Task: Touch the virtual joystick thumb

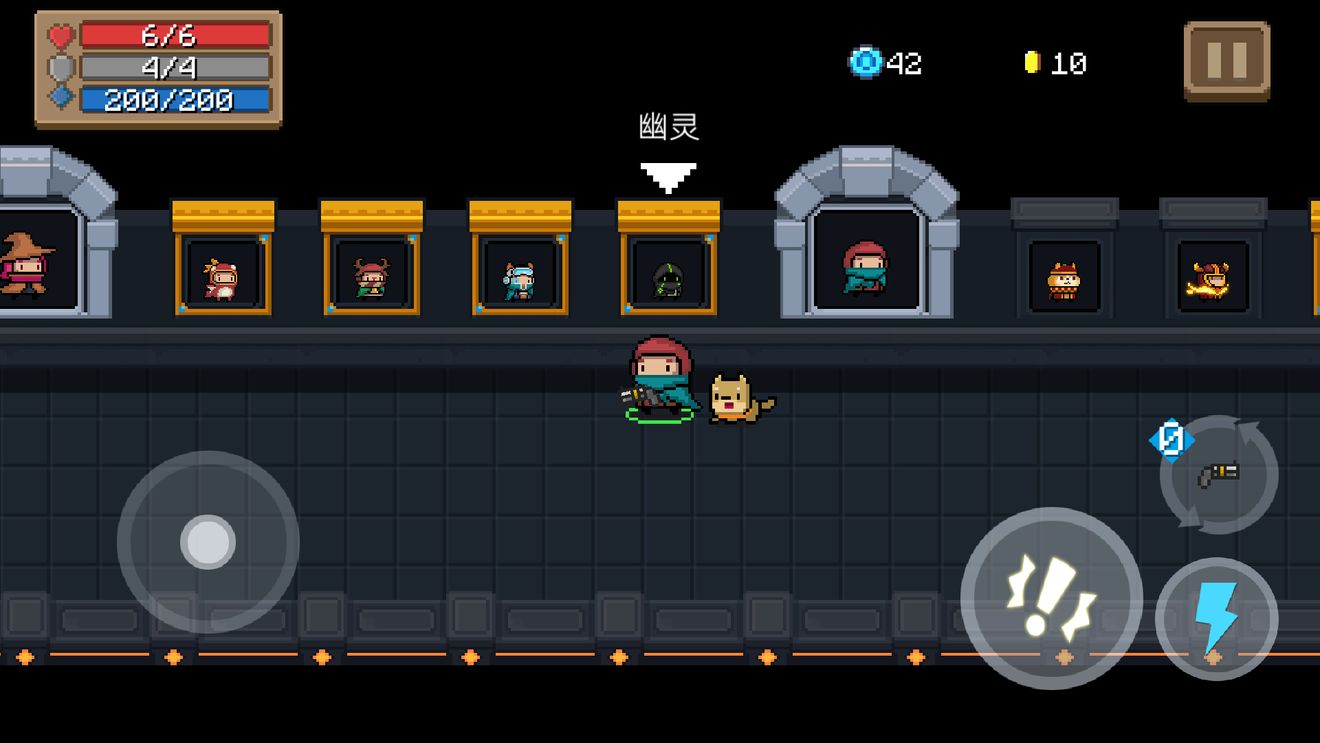Action: coord(208,542)
